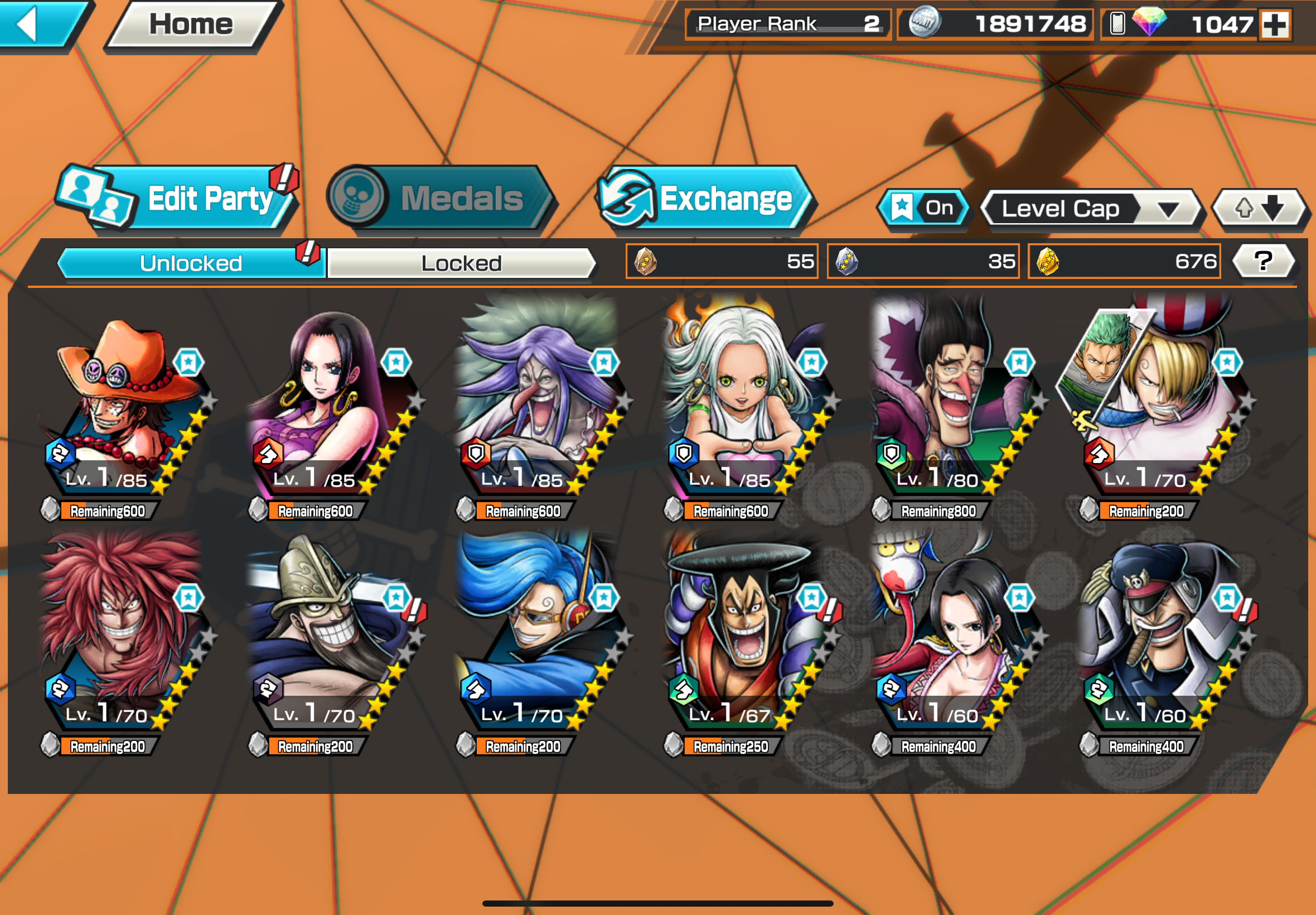Screen dimensions: 1316x915
Task: Open the Exchange menu
Action: 705,199
